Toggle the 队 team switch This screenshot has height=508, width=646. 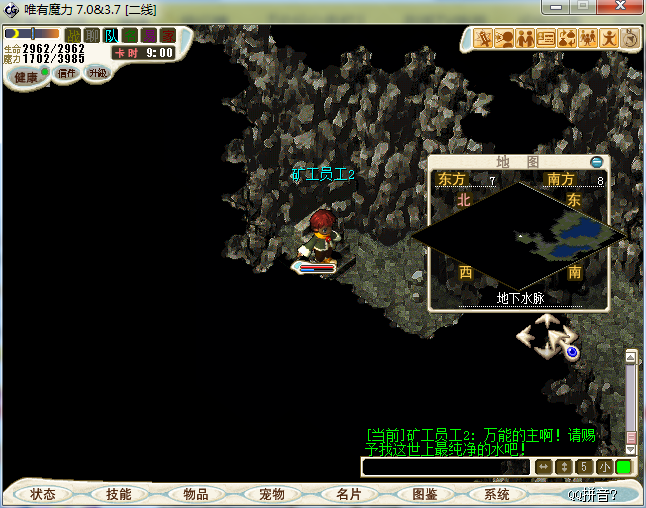coord(111,36)
